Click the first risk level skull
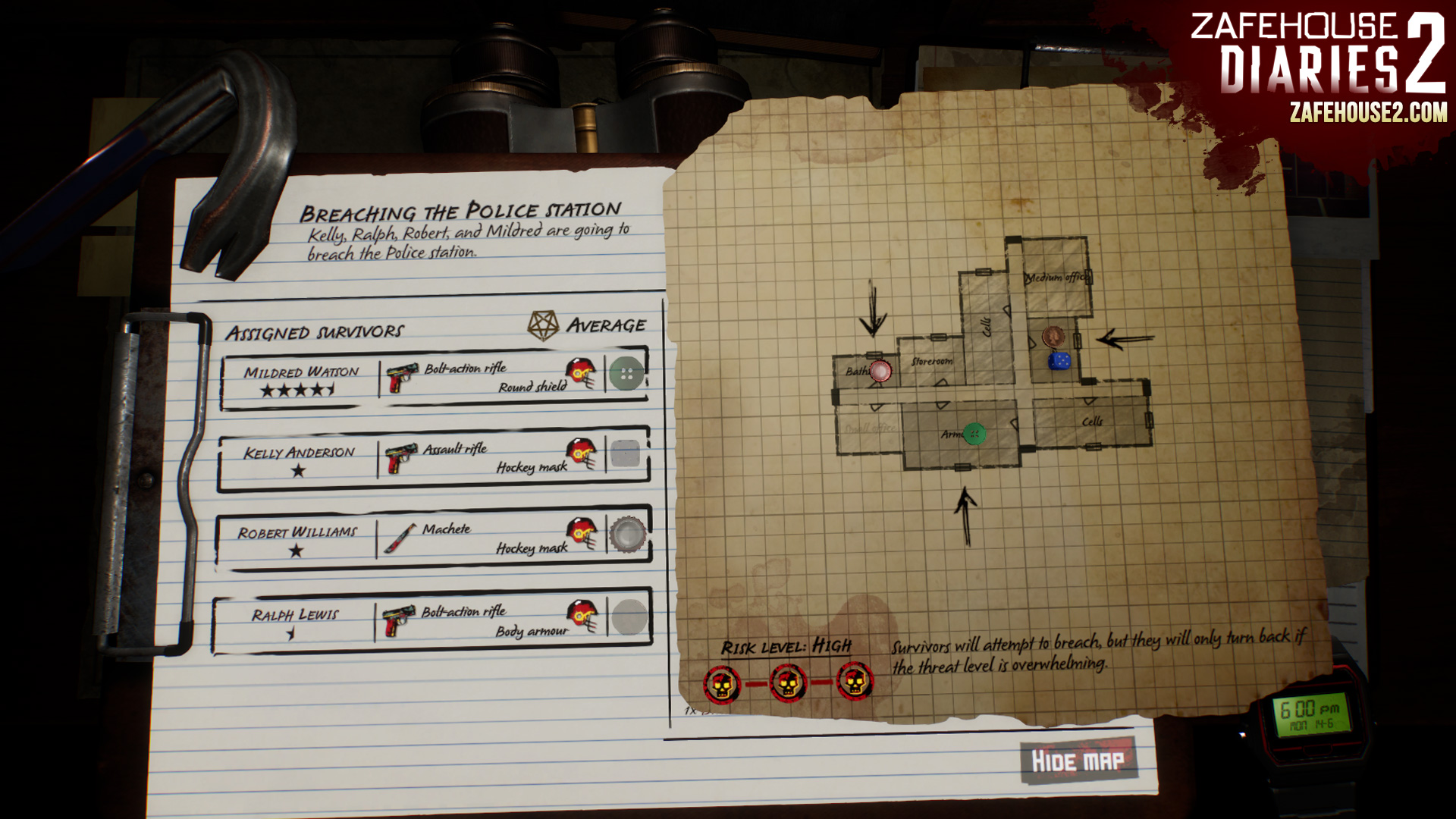This screenshot has width=1456, height=819. [721, 684]
